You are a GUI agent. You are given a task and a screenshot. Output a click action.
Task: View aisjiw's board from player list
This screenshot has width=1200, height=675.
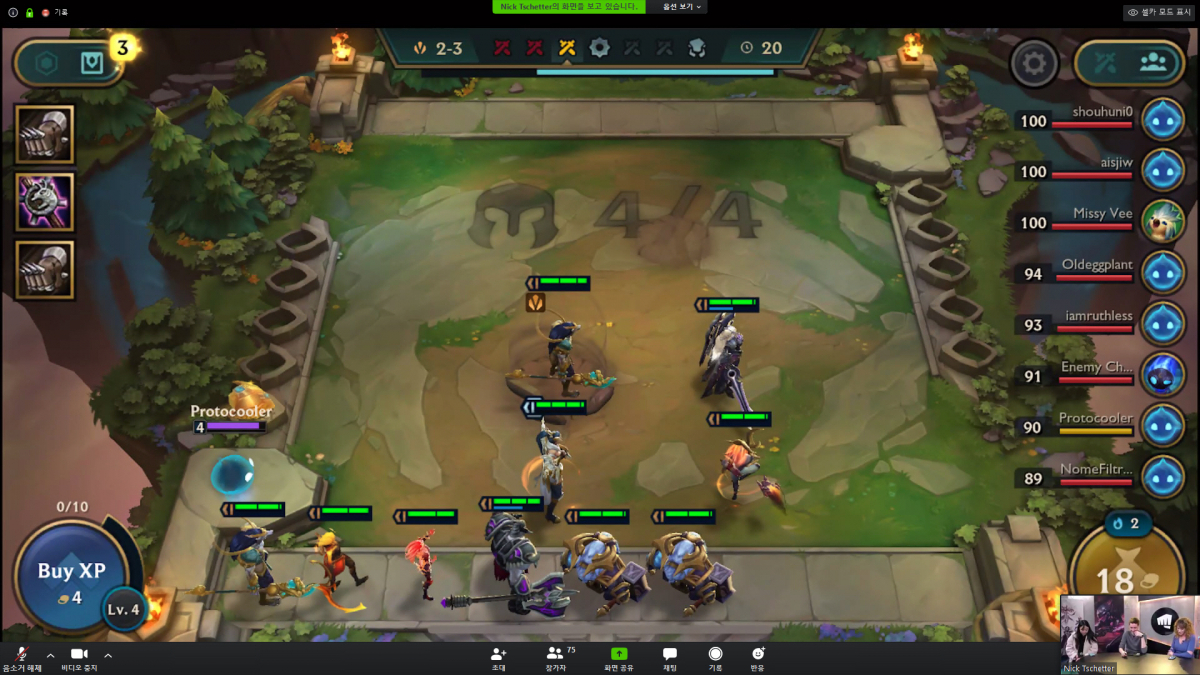coord(1163,170)
